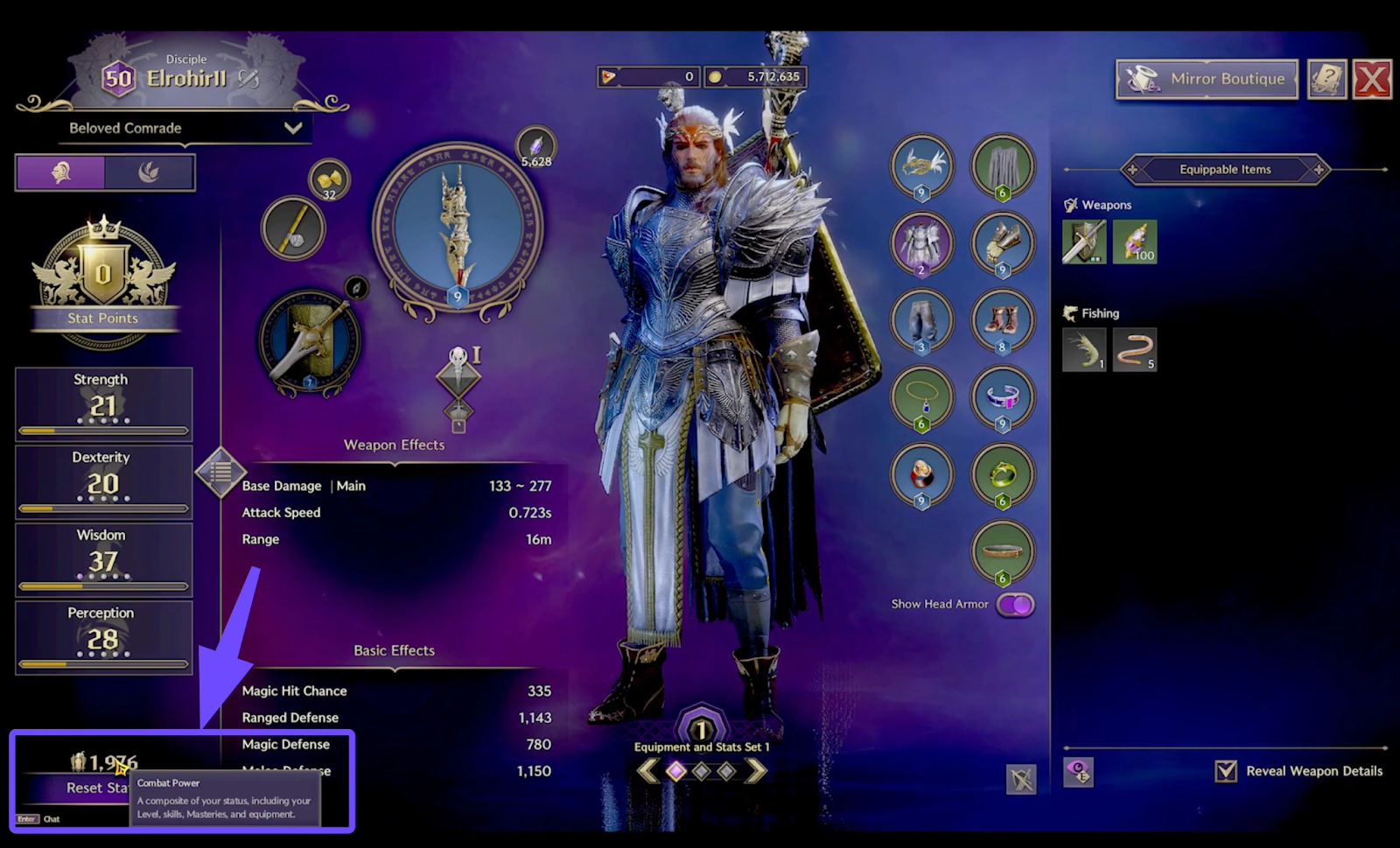
Task: Edit character name with the pencil icon
Action: [x=248, y=79]
